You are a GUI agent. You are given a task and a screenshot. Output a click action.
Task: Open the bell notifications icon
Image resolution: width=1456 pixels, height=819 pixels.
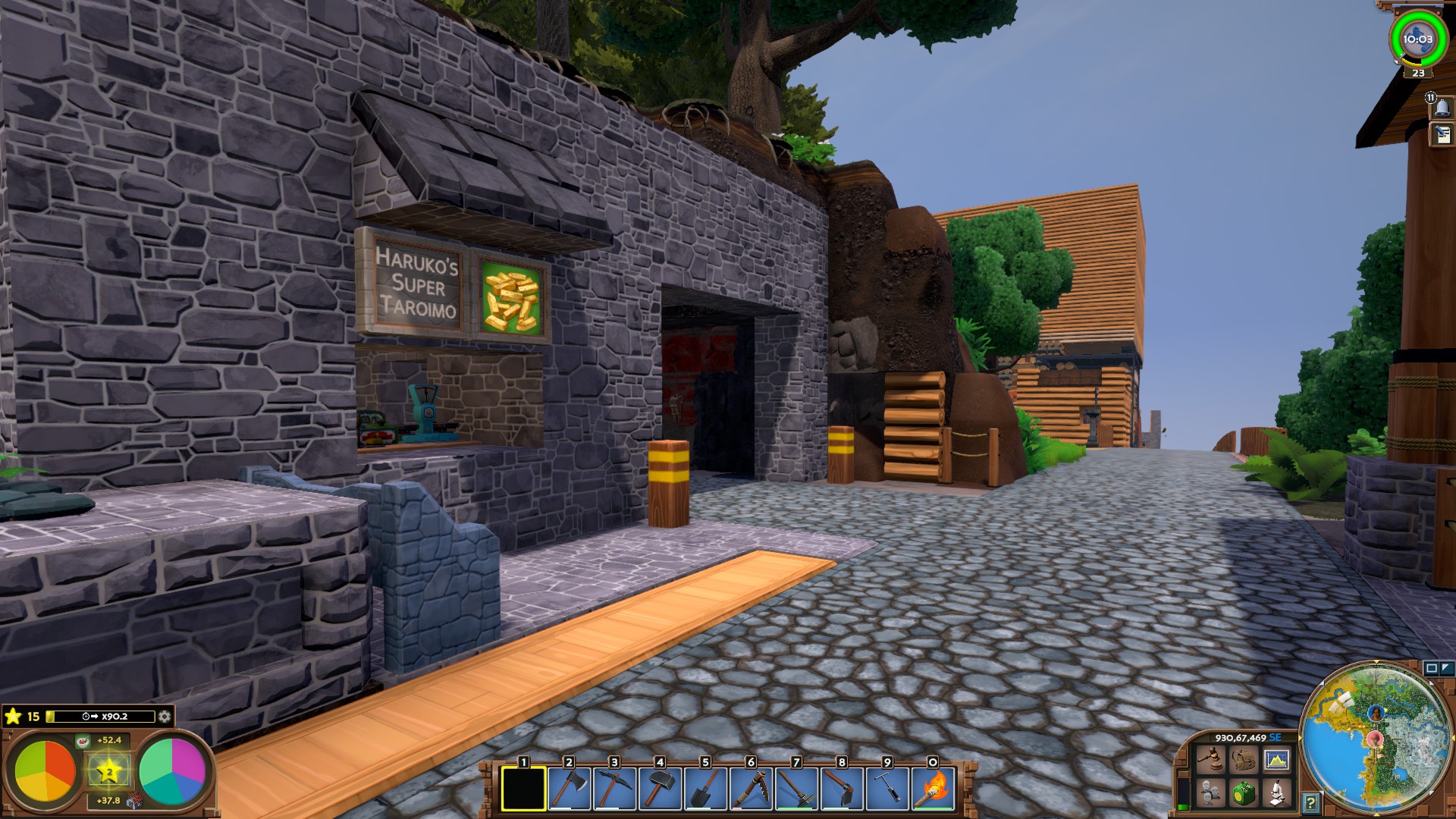tap(1442, 108)
